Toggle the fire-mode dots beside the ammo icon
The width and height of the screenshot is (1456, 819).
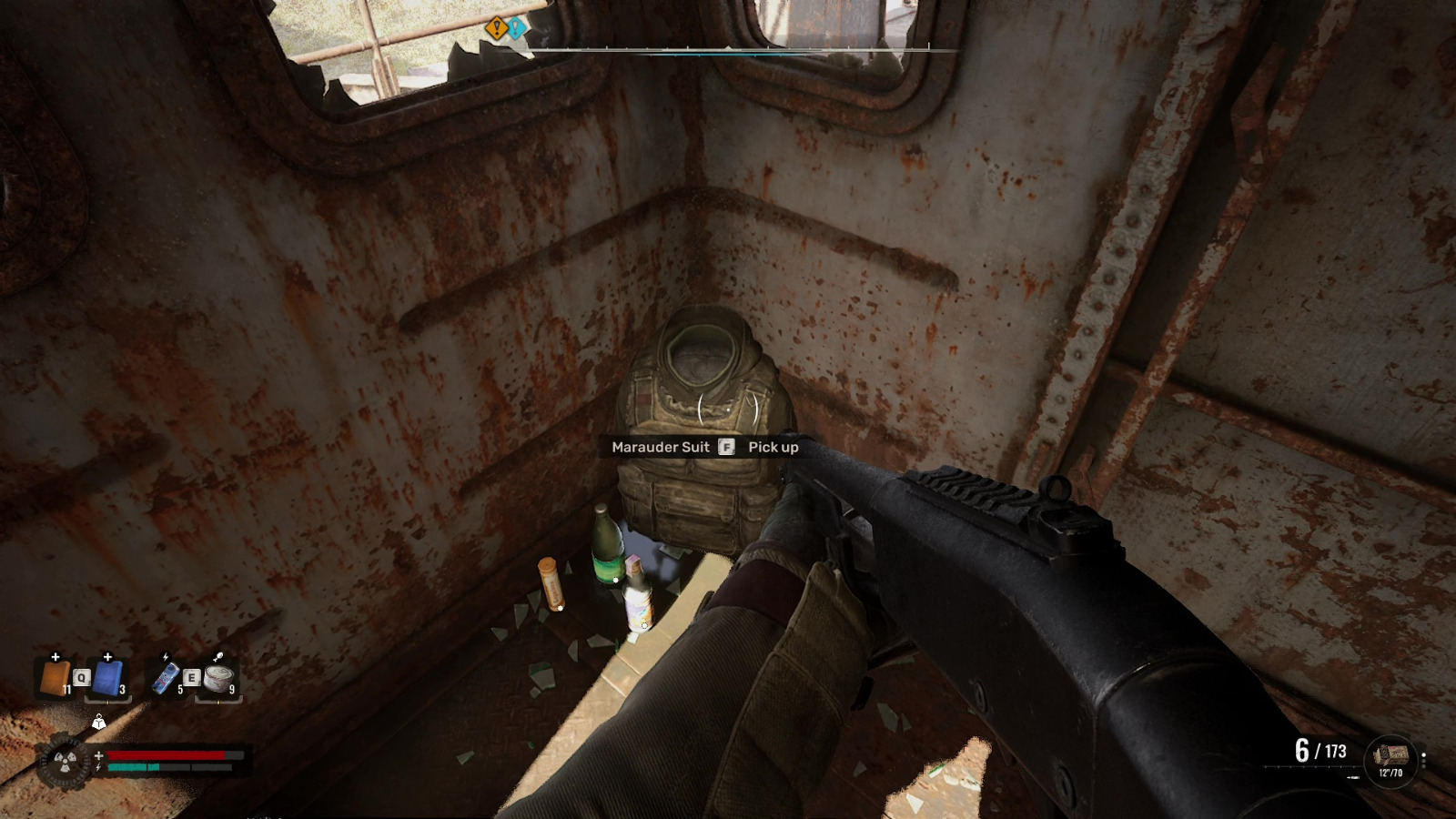[1423, 761]
